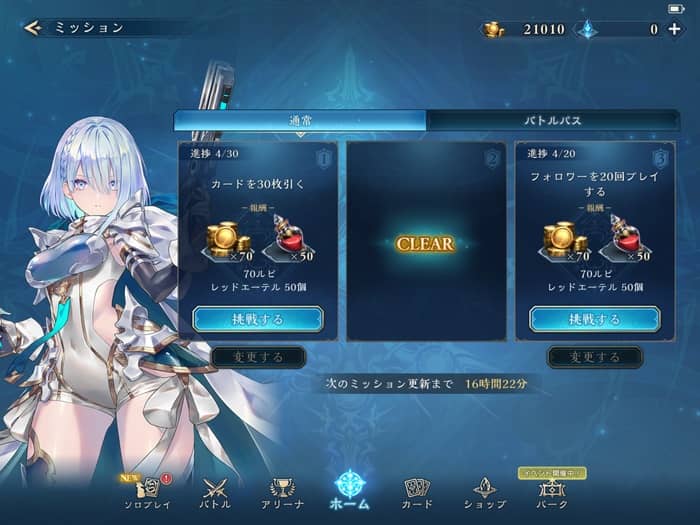This screenshot has width=700, height=525.
Task: Change the follower-play mission
Action: click(x=595, y=357)
